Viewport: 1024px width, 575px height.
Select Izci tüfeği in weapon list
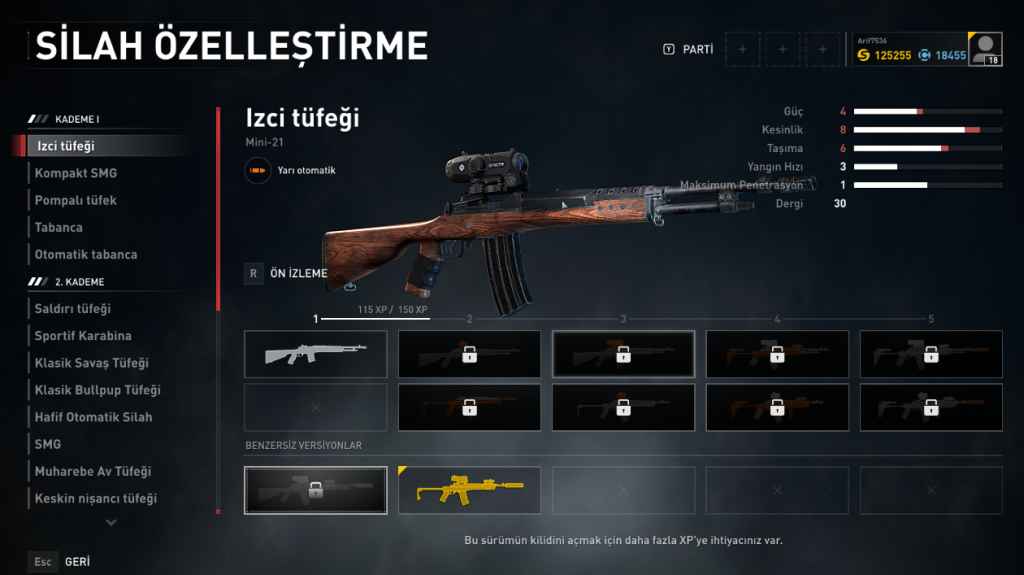[x=66, y=146]
